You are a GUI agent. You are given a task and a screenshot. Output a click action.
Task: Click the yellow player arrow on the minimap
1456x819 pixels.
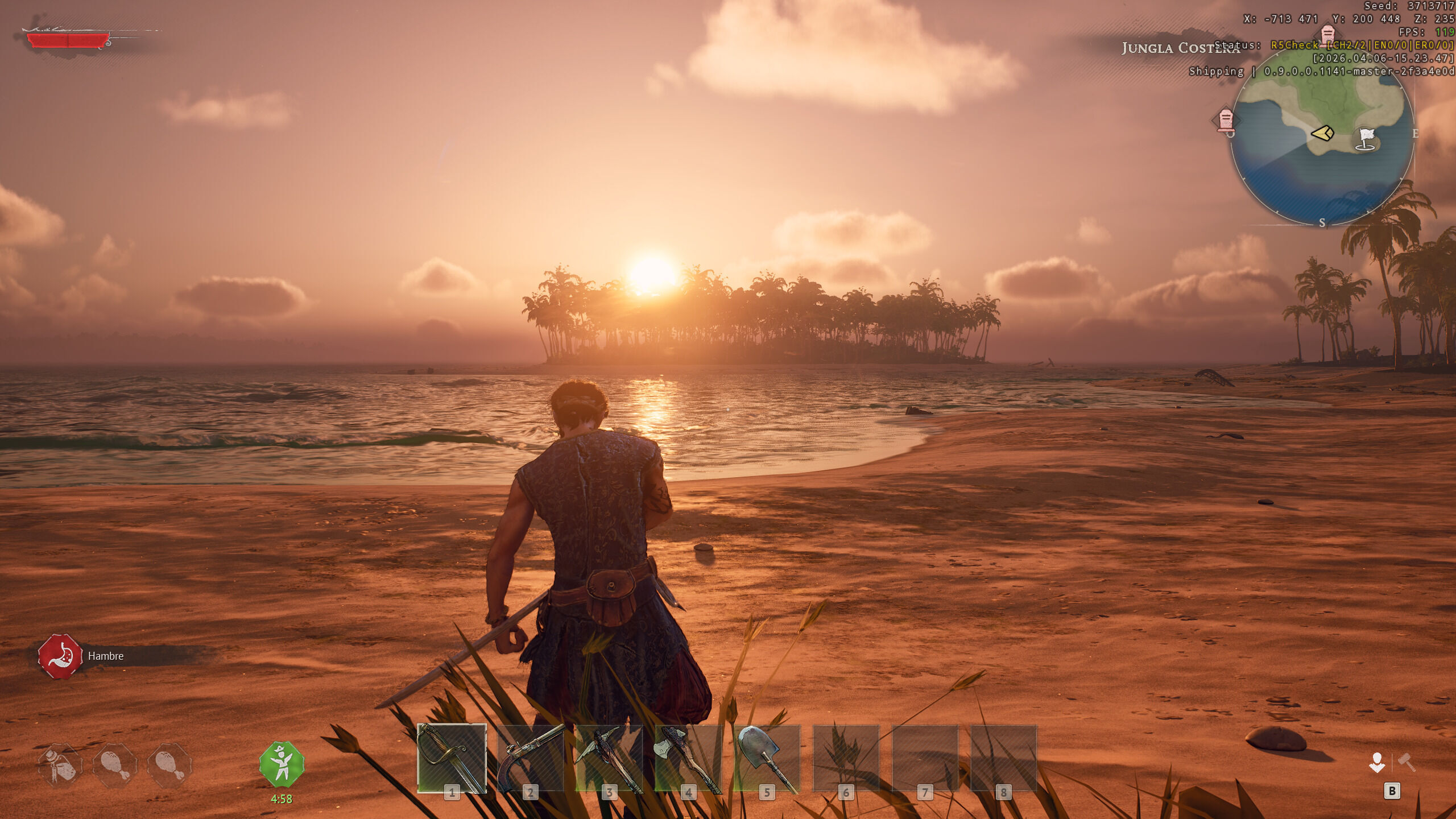click(x=1322, y=134)
